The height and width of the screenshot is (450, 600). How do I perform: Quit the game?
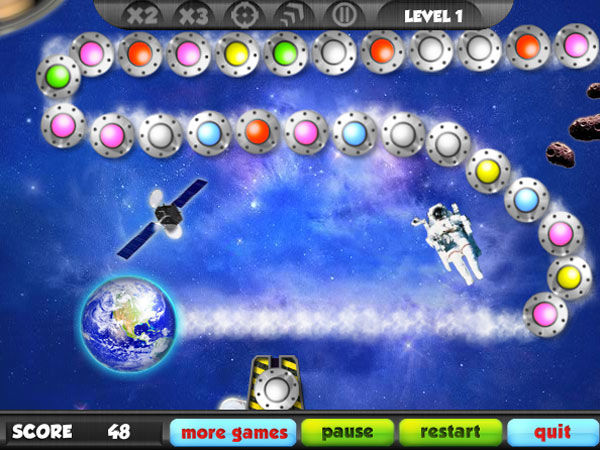pyautogui.click(x=552, y=433)
